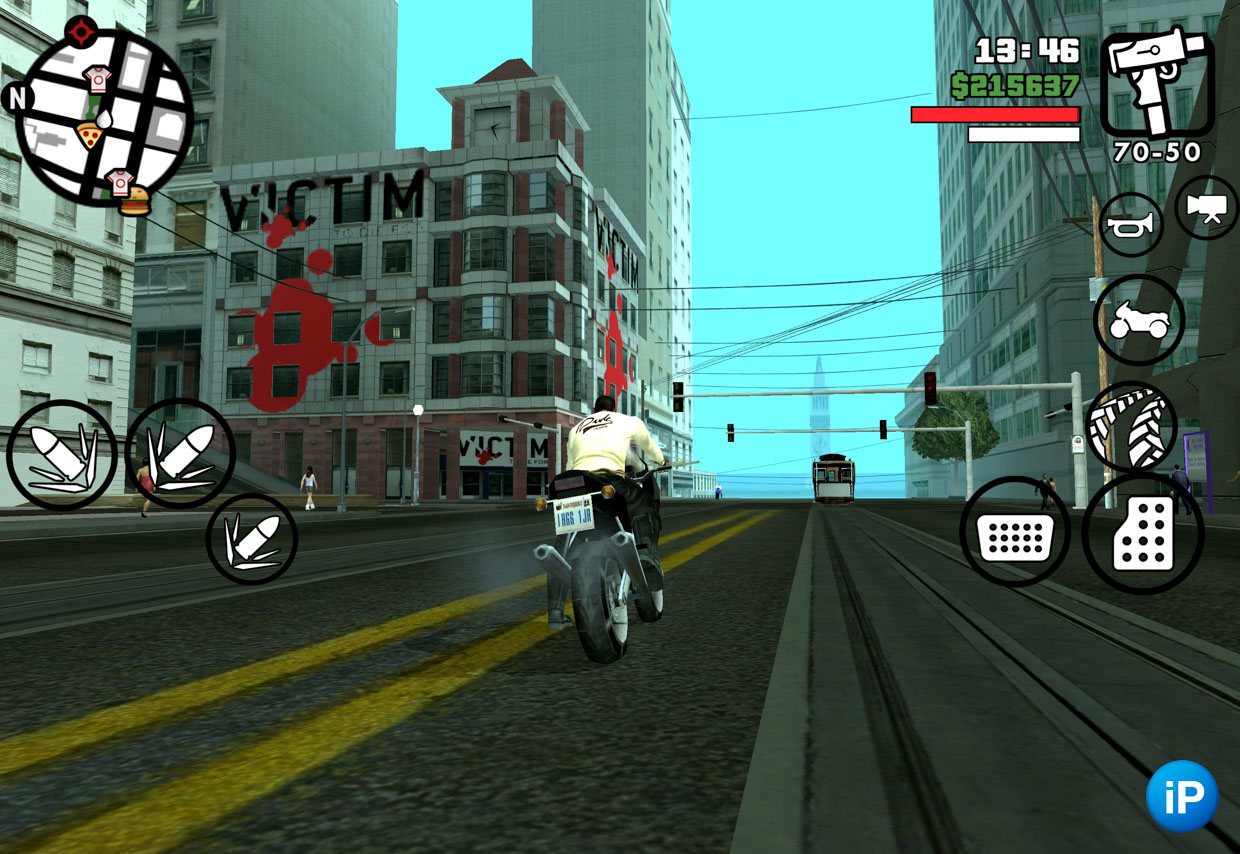The height and width of the screenshot is (854, 1240).
Task: Tap the Micro SMG weapon icon
Action: point(1157,81)
